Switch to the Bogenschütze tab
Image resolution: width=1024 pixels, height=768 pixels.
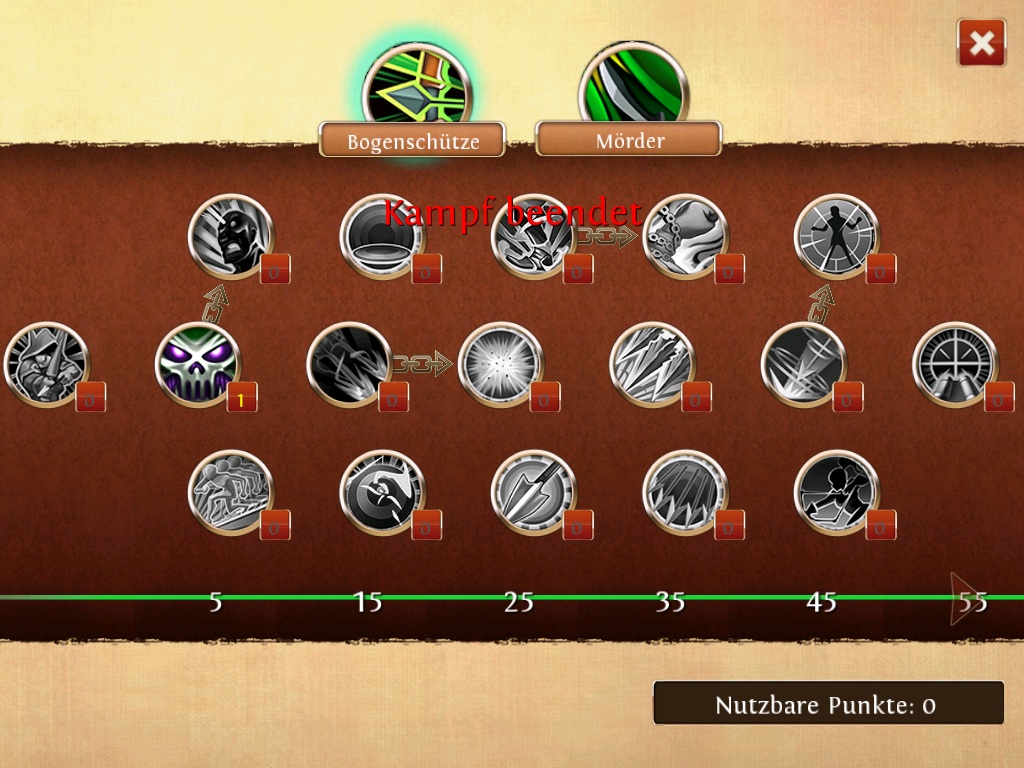pyautogui.click(x=412, y=140)
